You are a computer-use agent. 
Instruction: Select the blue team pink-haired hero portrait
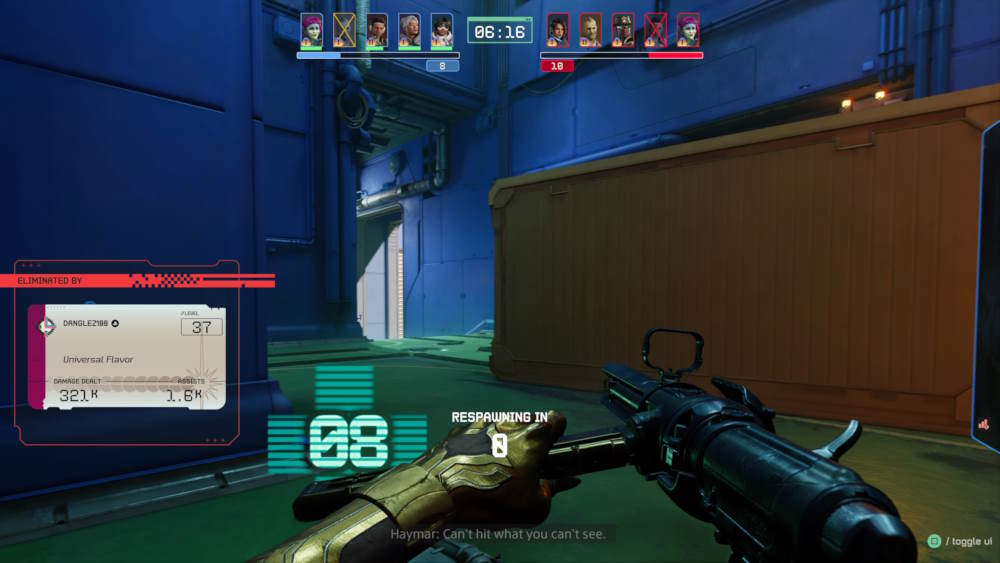click(312, 29)
